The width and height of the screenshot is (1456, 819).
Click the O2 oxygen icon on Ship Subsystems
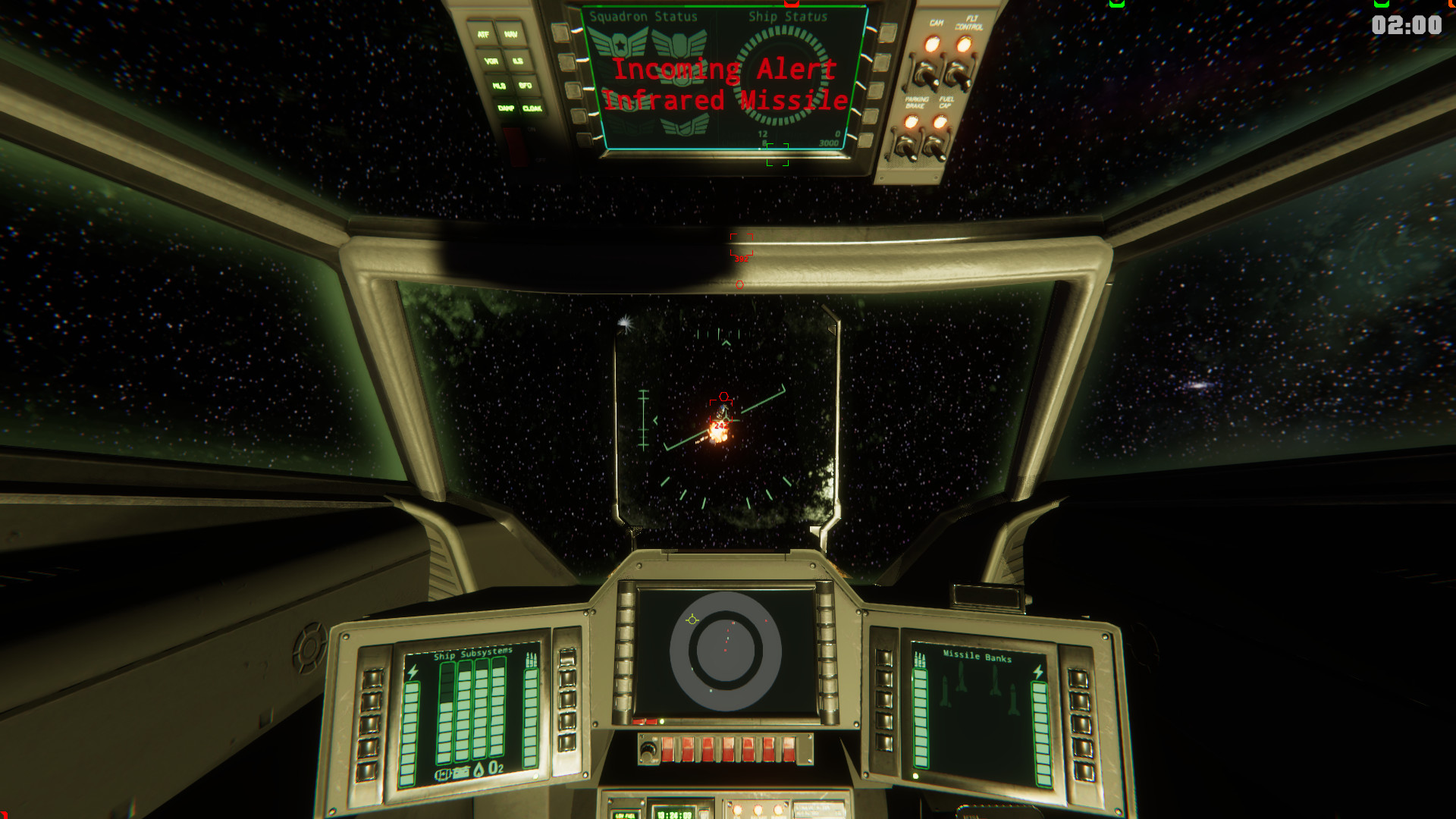495,767
